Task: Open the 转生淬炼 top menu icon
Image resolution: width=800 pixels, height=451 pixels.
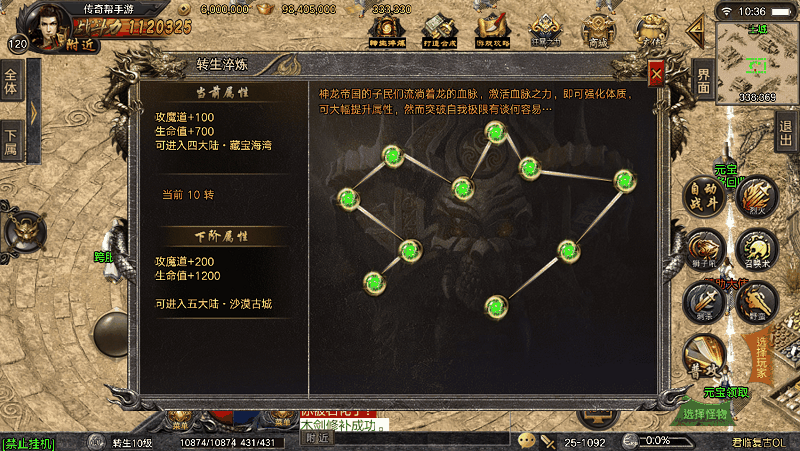Action: (384, 30)
